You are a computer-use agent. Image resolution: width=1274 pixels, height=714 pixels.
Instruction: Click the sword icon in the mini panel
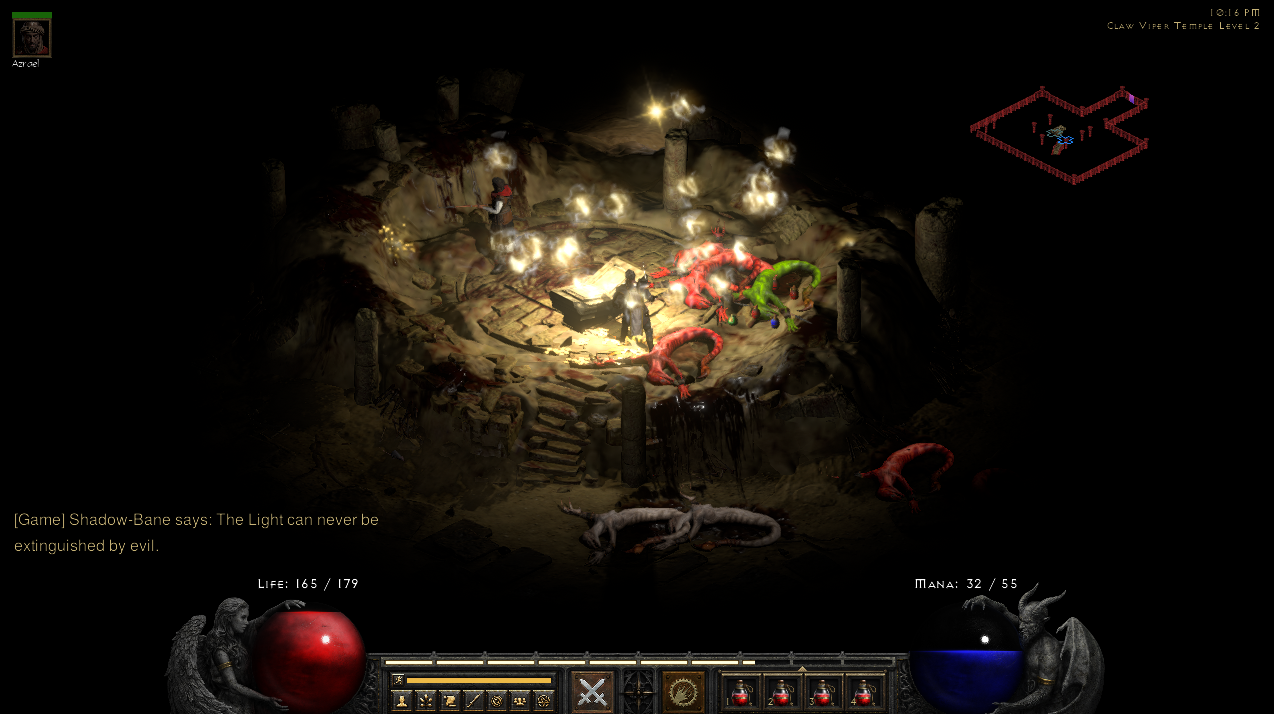click(x=473, y=700)
